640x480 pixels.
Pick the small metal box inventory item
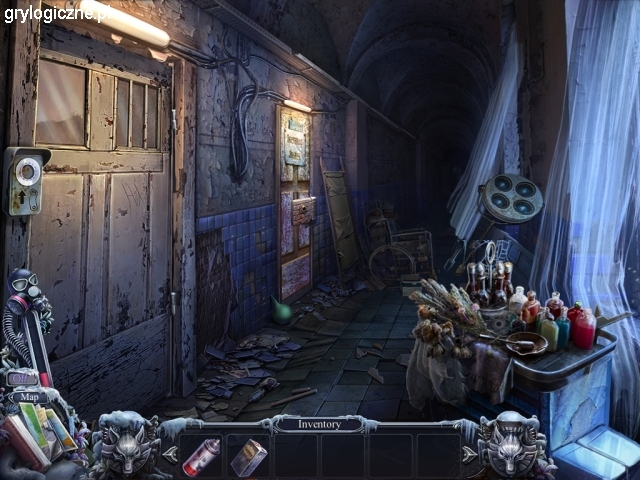coord(248,457)
